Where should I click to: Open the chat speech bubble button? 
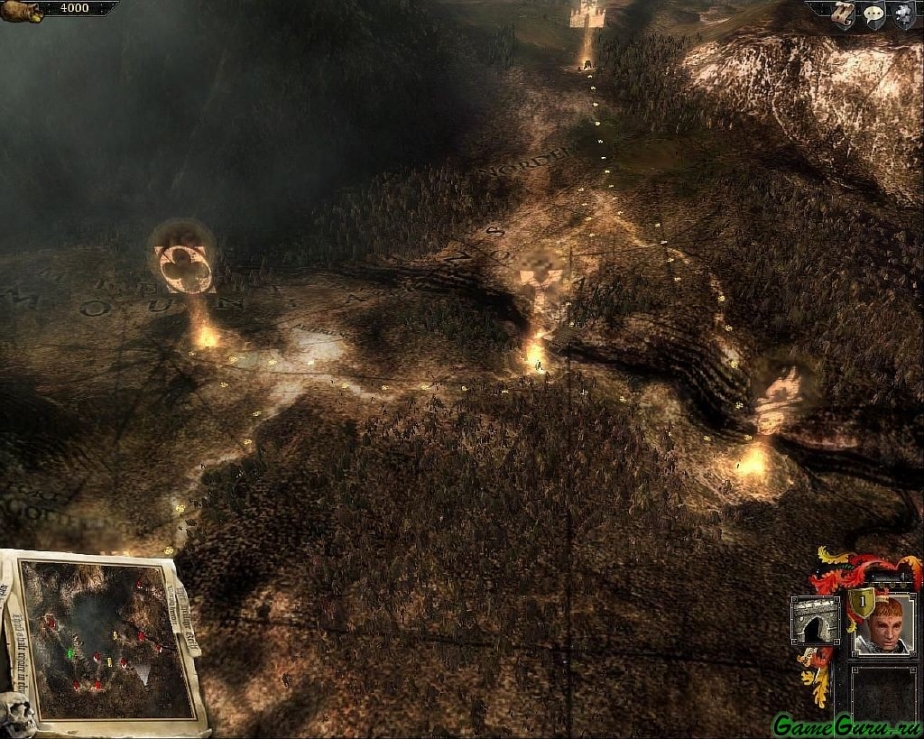873,14
